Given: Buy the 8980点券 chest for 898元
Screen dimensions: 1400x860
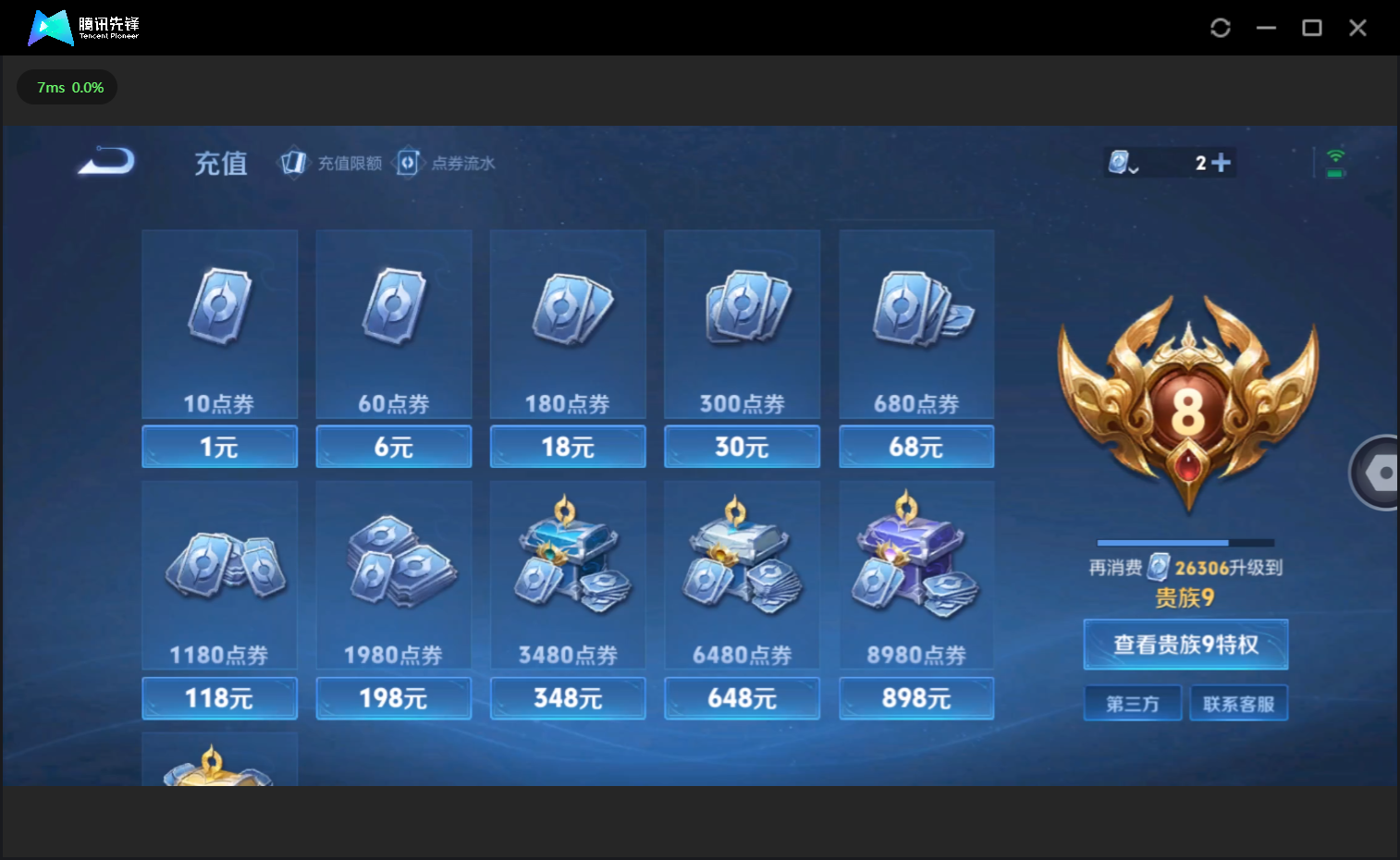Looking at the screenshot, I should (916, 698).
